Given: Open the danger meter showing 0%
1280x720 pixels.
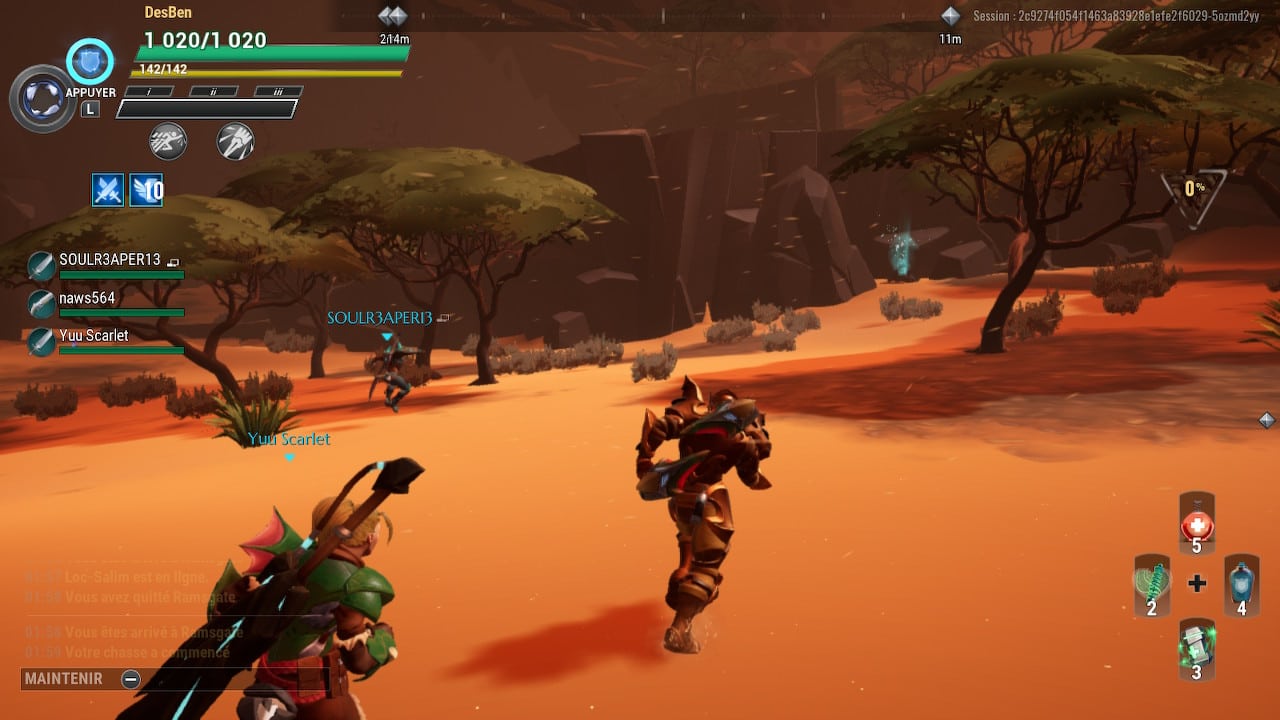Looking at the screenshot, I should click(1194, 189).
